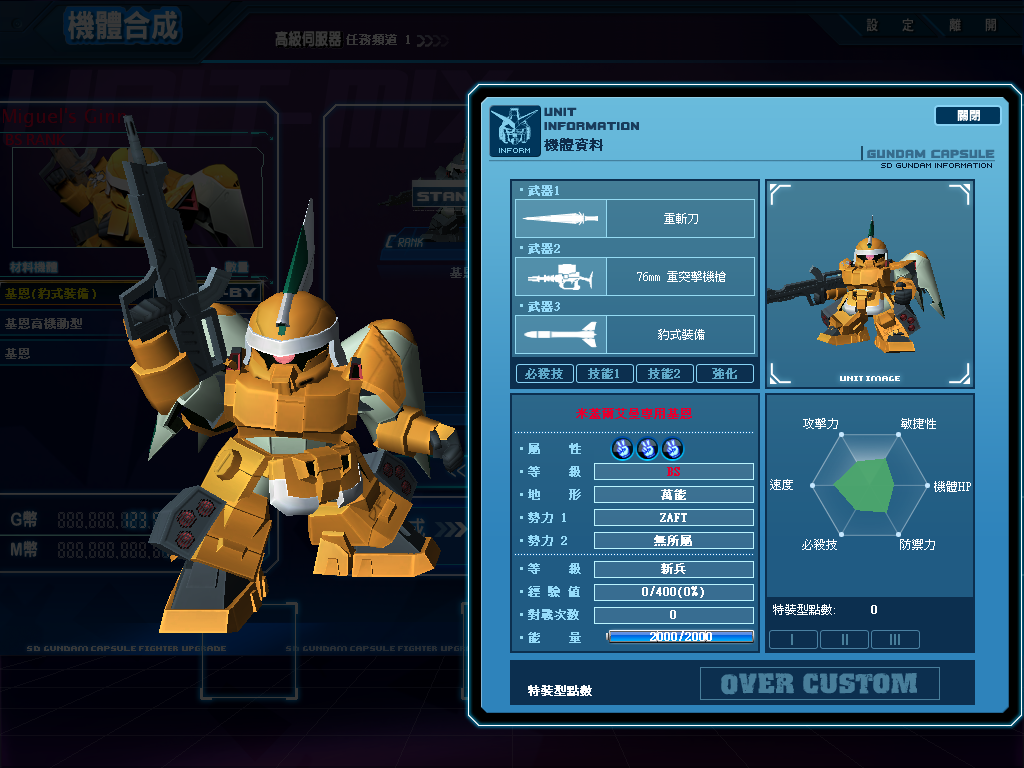This screenshot has width=1024, height=768.
Task: Select 基恩(豹式裝備) in the material list
Action: click(x=60, y=294)
